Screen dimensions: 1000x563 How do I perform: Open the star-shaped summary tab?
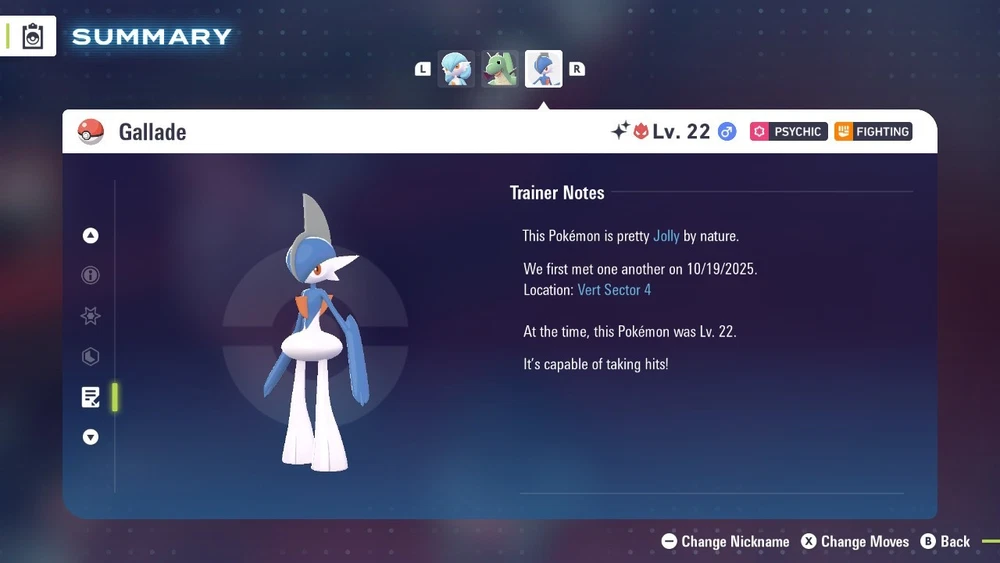pyautogui.click(x=91, y=316)
